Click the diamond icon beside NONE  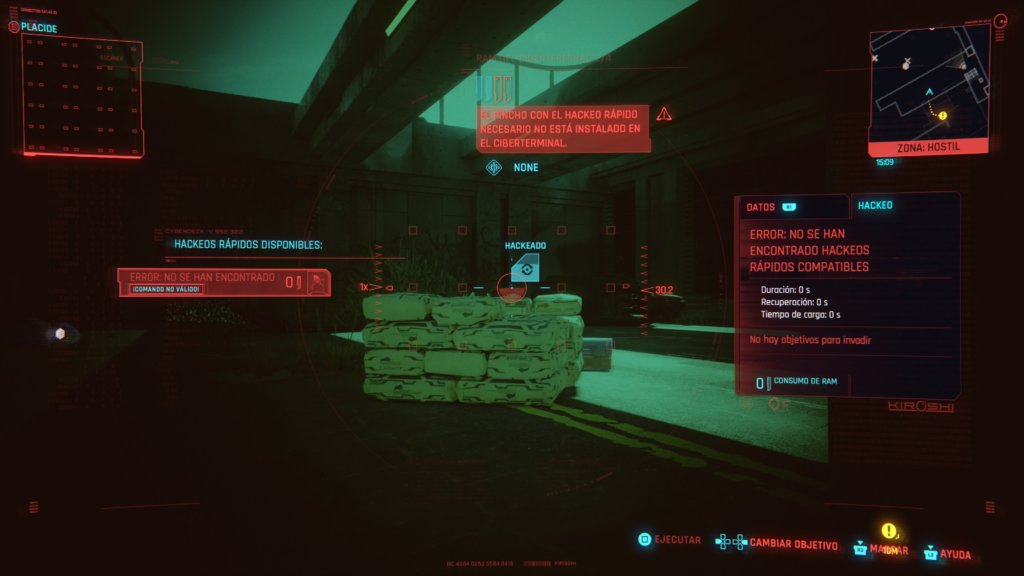pyautogui.click(x=493, y=167)
